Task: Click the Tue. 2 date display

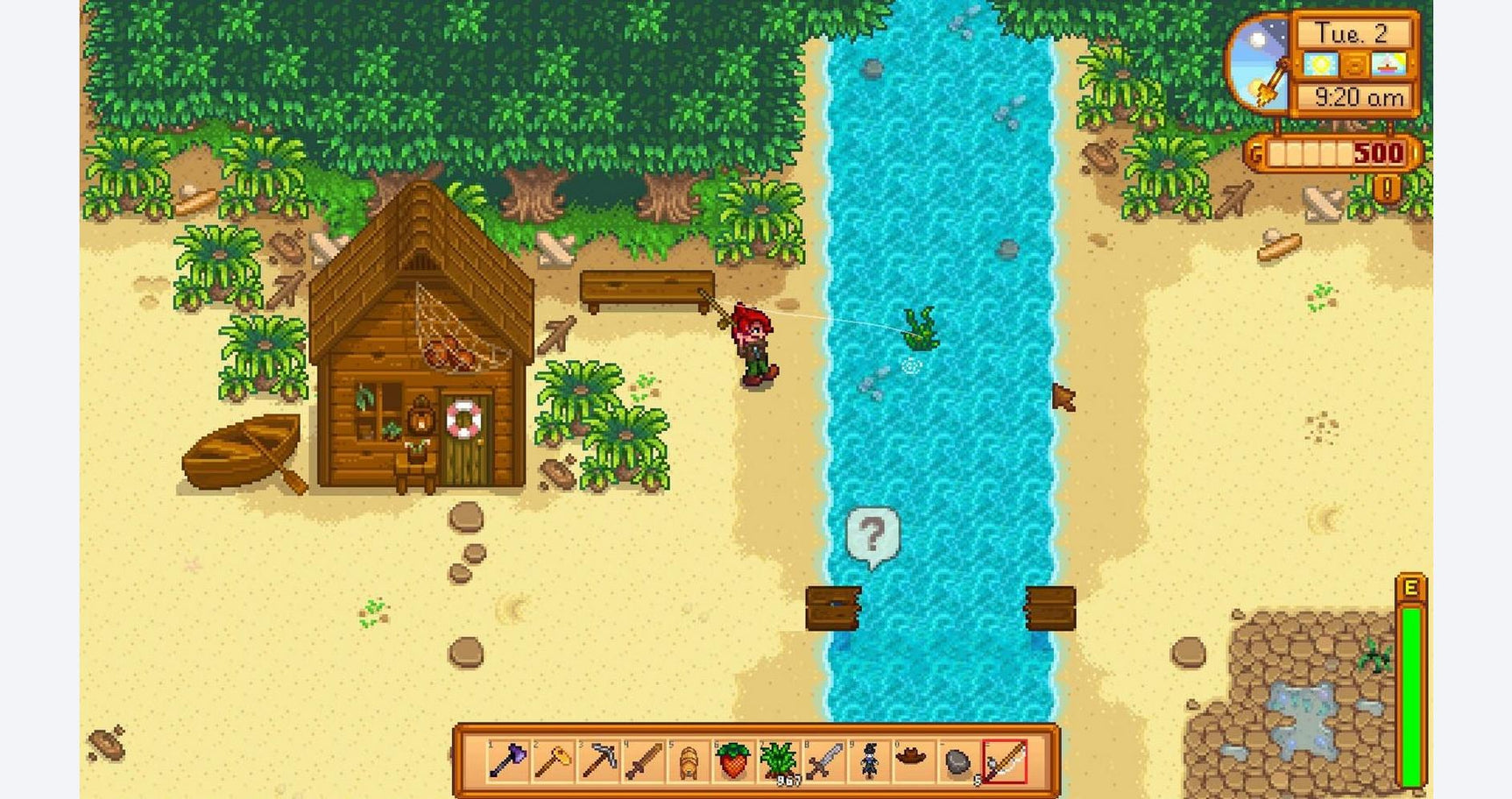Action: click(x=1353, y=32)
